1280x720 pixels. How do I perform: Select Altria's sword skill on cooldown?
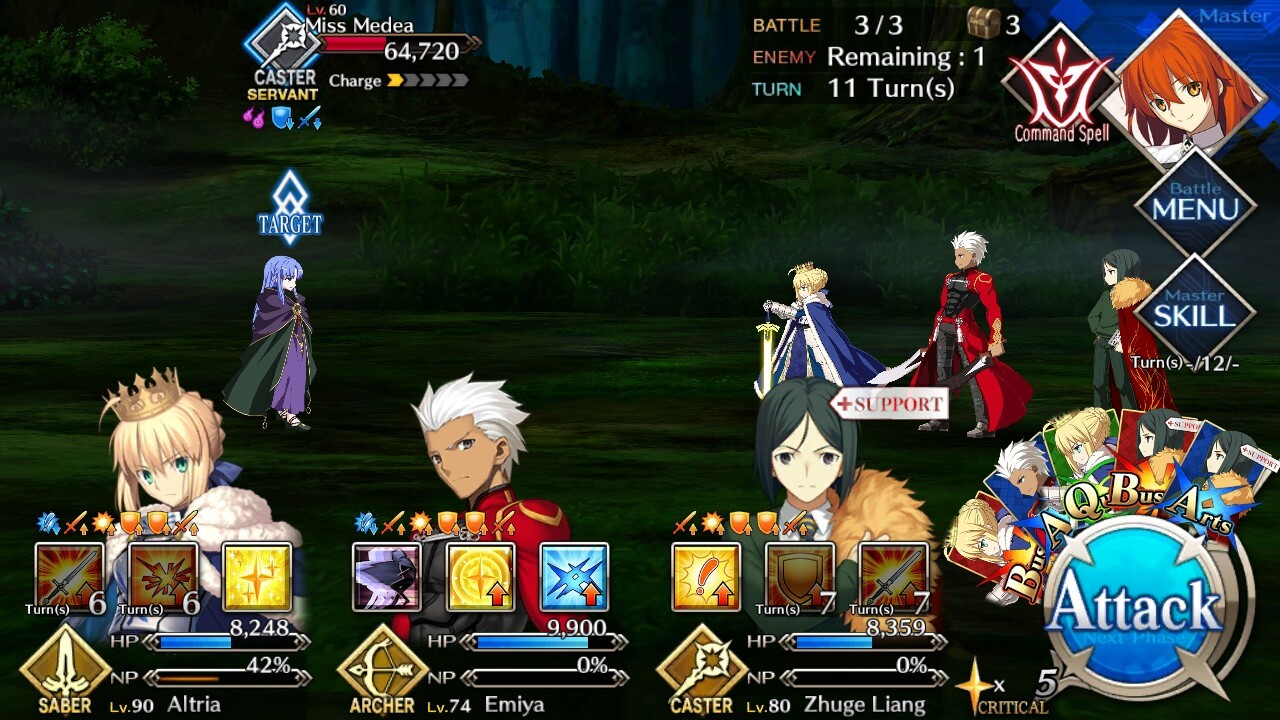pyautogui.click(x=69, y=577)
